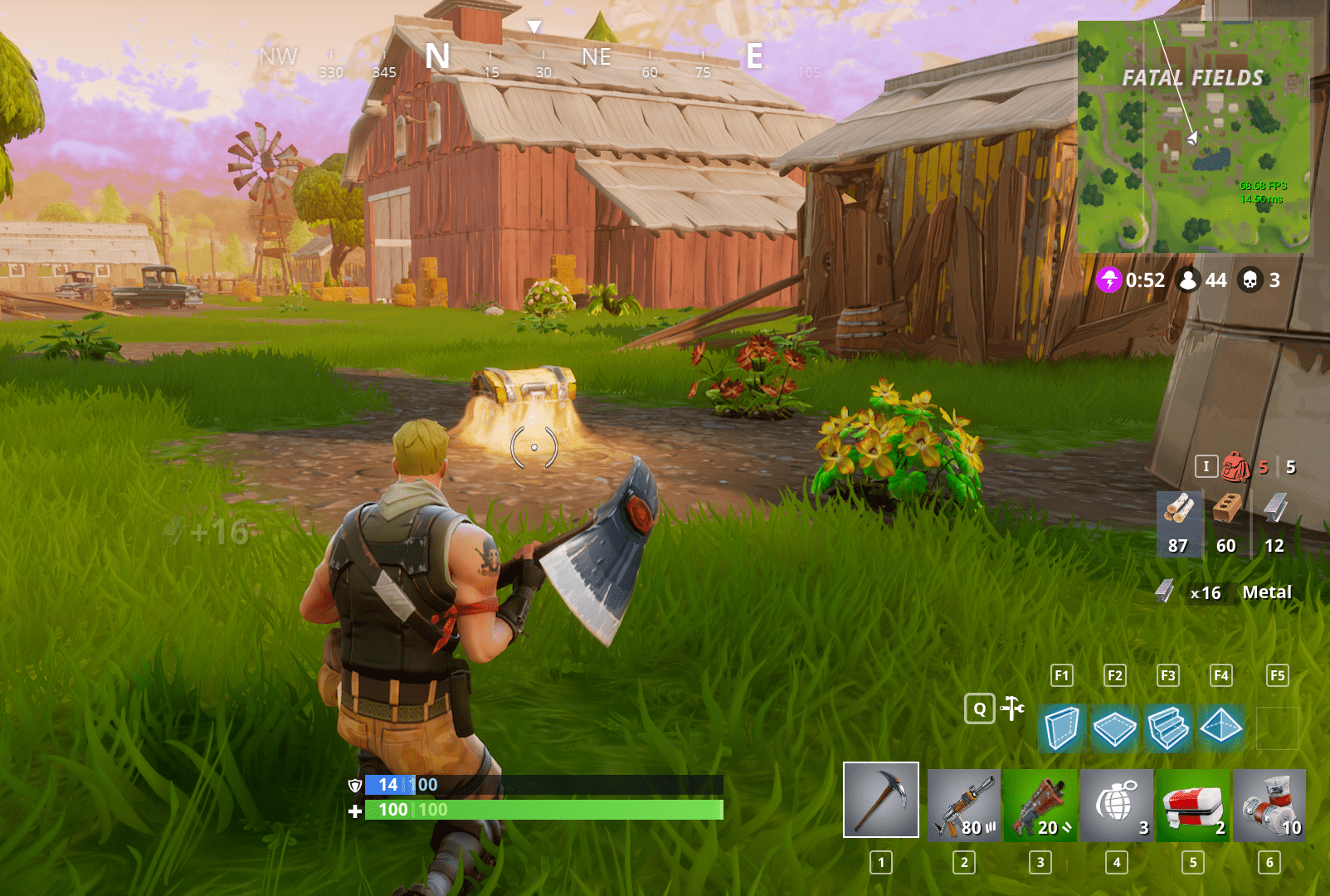The width and height of the screenshot is (1330, 896).
Task: Open the Fatal Fields minimap
Action: coord(1194,137)
